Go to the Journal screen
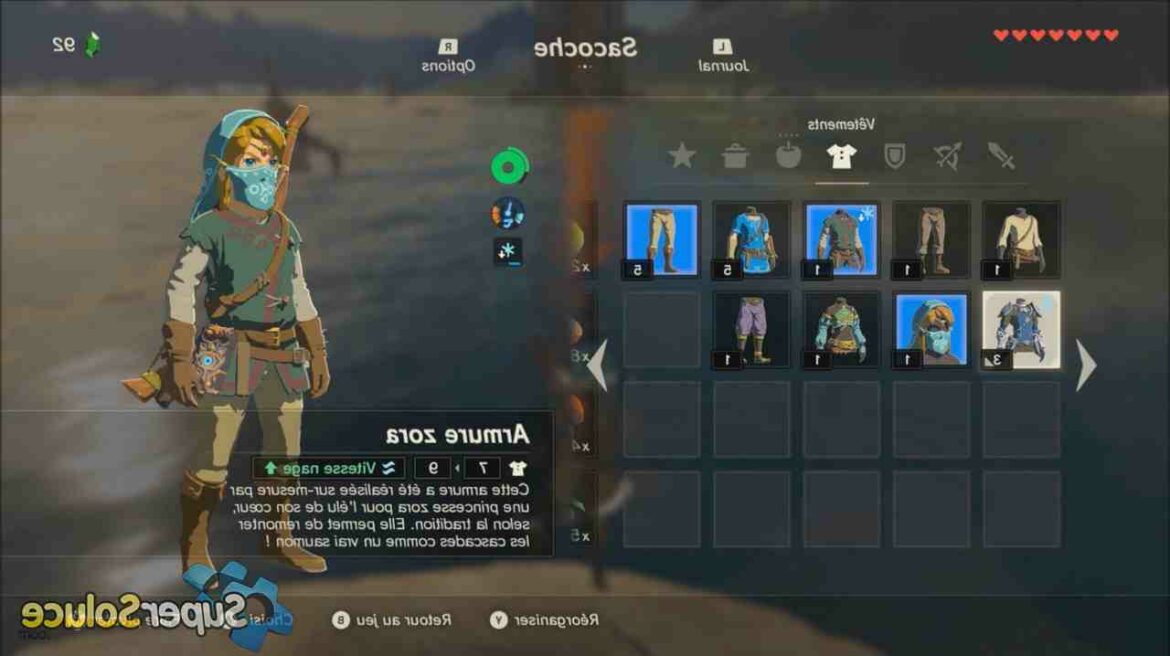This screenshot has width=1170, height=656. (x=723, y=56)
